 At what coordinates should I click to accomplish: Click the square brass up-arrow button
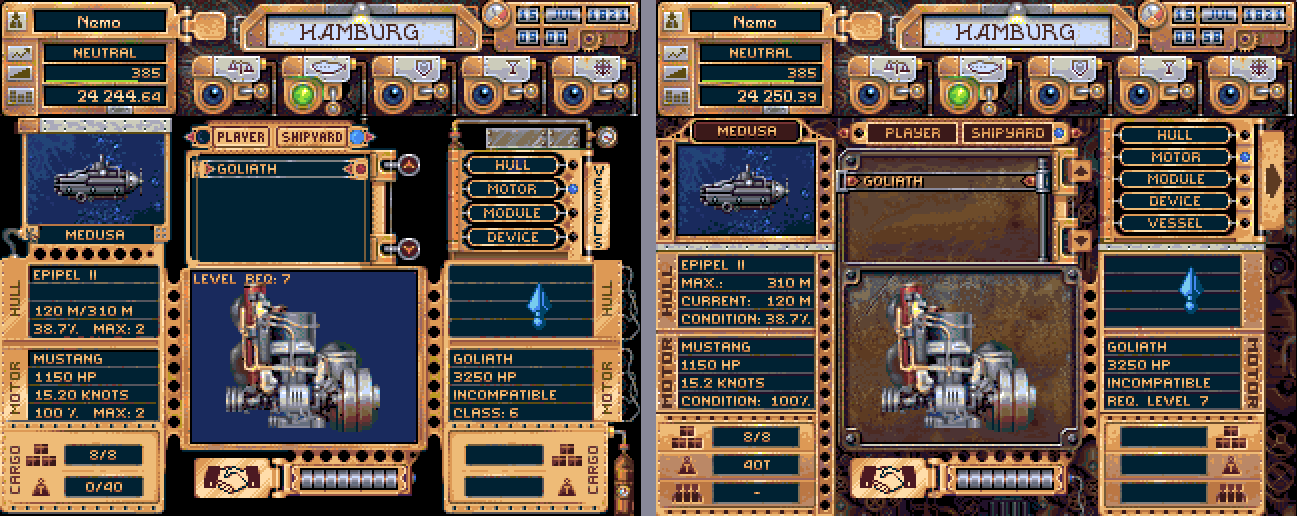tap(1078, 171)
